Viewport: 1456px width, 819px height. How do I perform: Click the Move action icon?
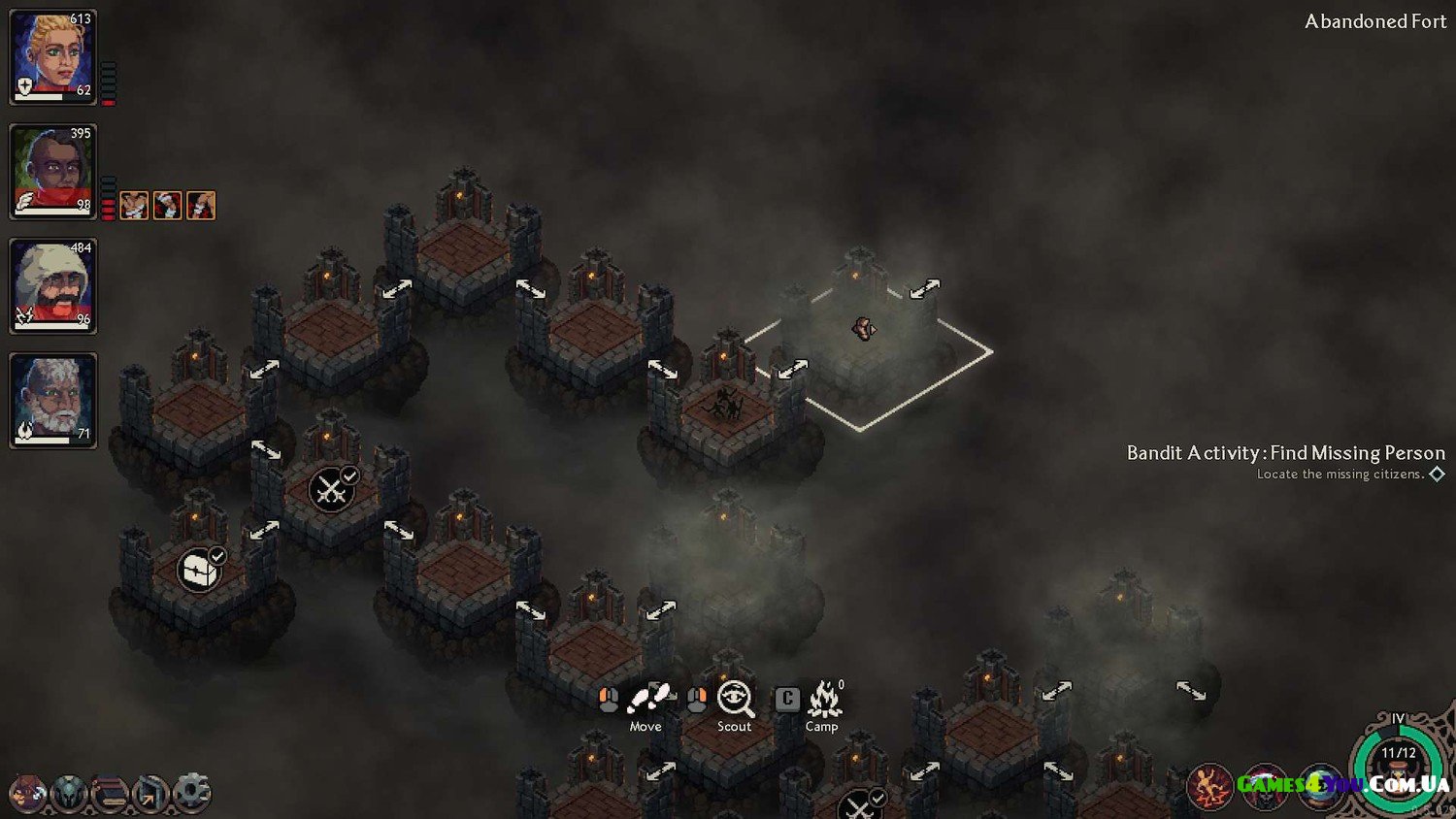pyautogui.click(x=648, y=699)
